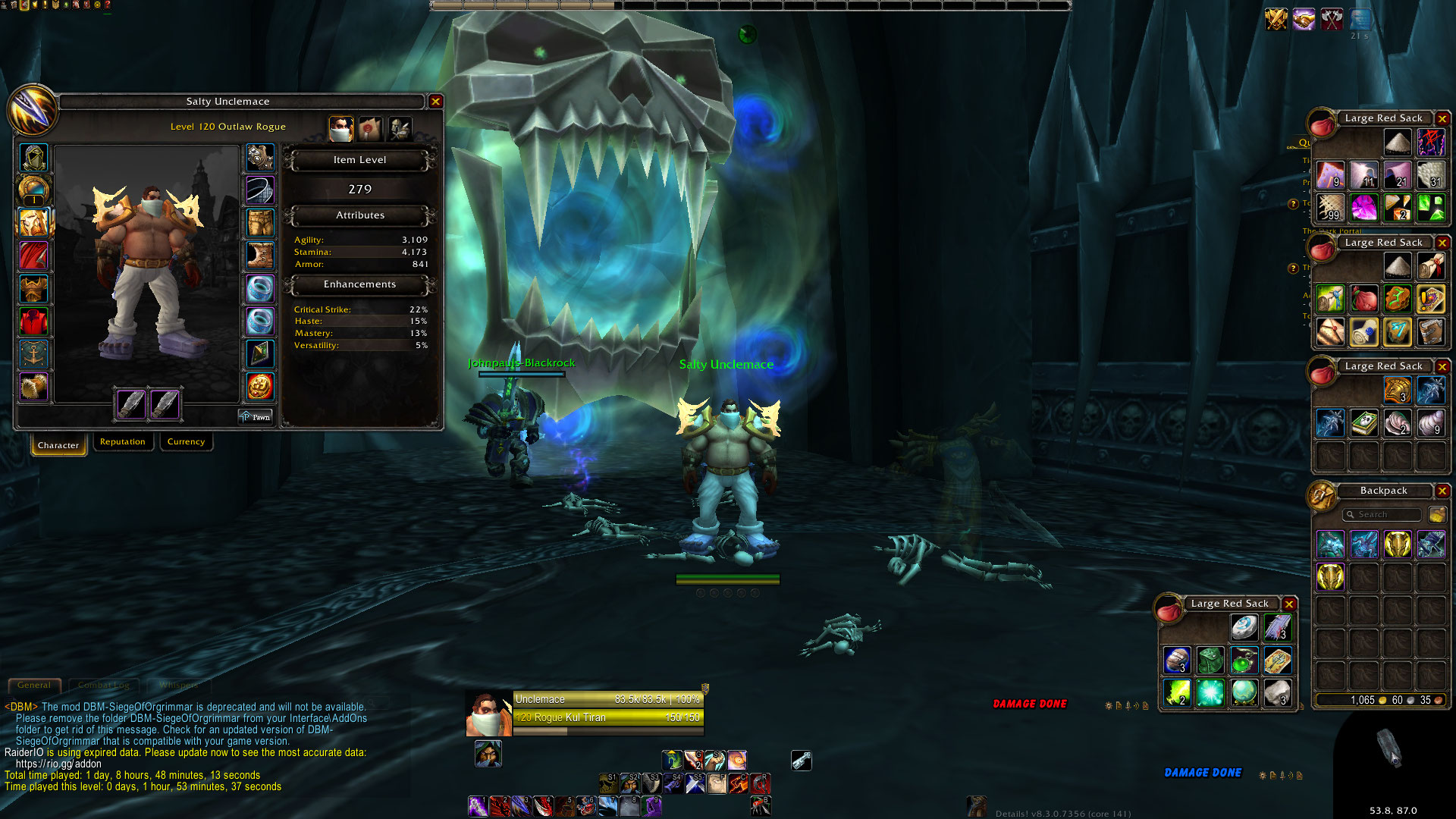Switch to the Reputation tab
This screenshot has height=819, width=1456.
click(122, 442)
